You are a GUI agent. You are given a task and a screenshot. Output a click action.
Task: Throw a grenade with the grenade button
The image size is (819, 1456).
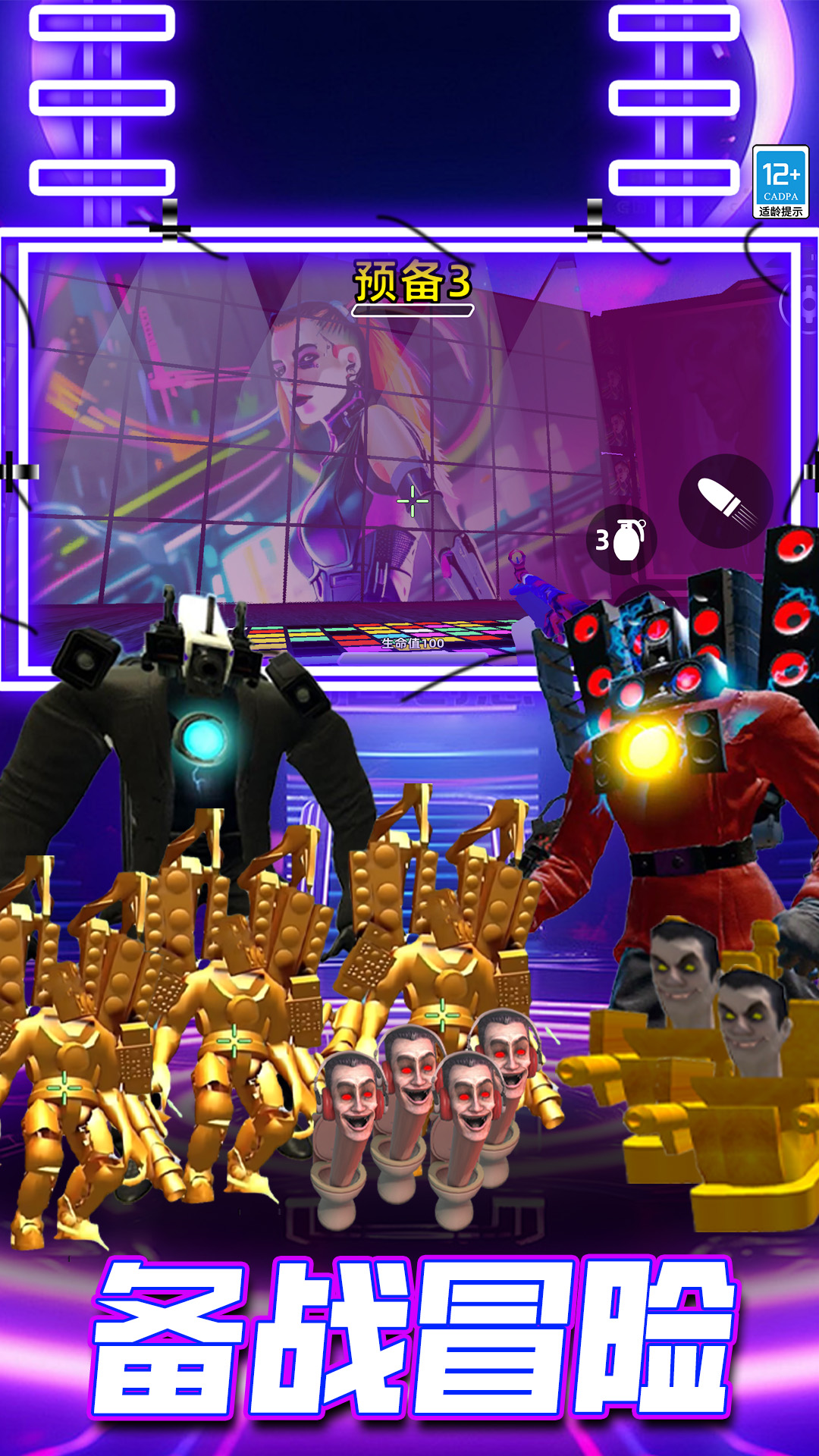[x=622, y=540]
